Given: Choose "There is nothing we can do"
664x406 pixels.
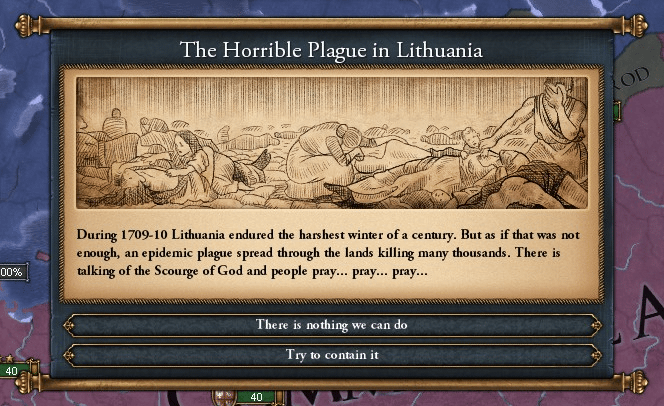Looking at the screenshot, I should pyautogui.click(x=332, y=325).
